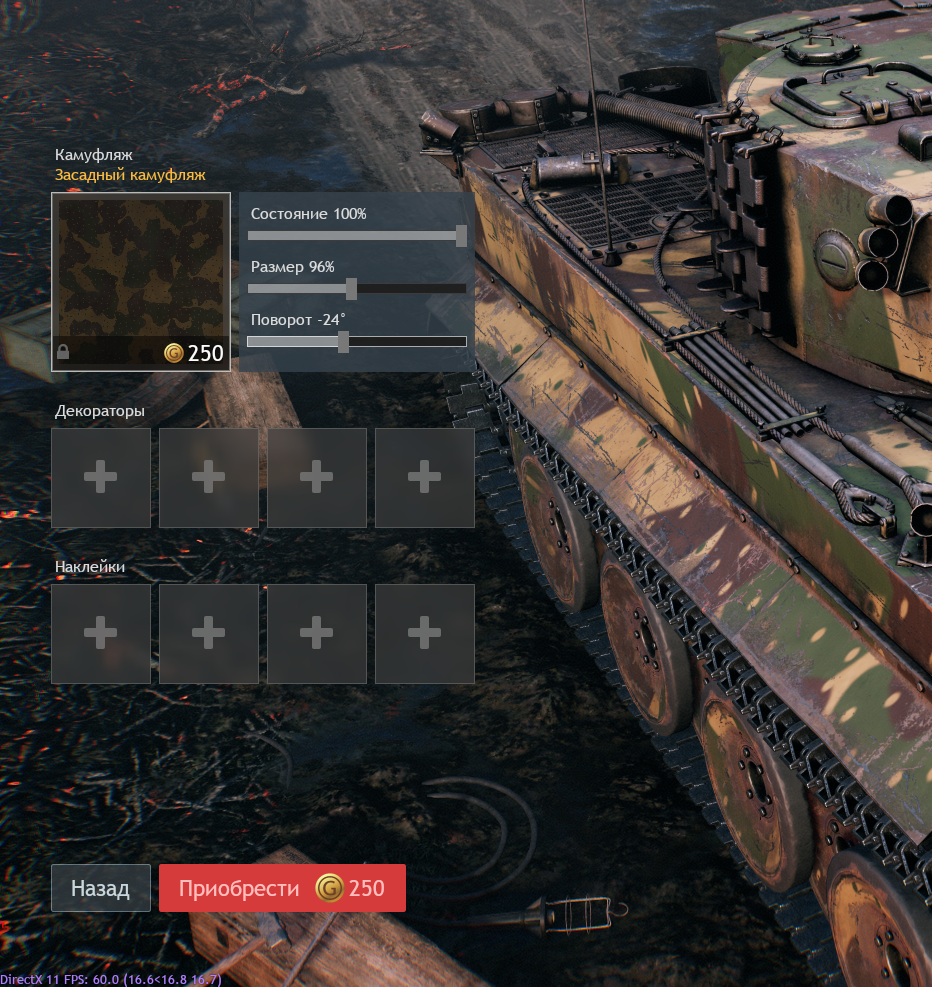Viewport: 932px width, 987px height.
Task: Change rotation on the Поворот slider
Action: tap(343, 342)
